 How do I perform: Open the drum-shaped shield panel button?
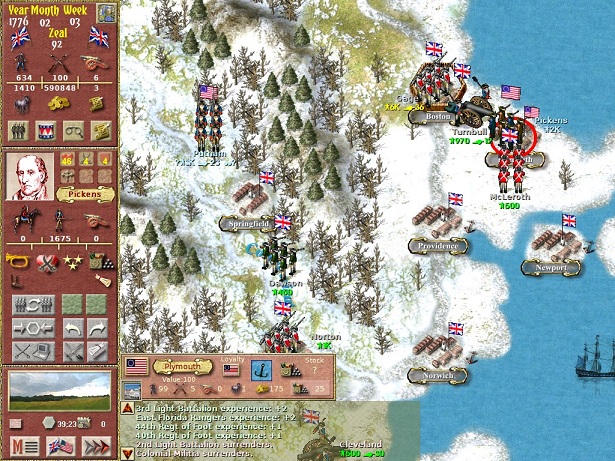(45, 130)
